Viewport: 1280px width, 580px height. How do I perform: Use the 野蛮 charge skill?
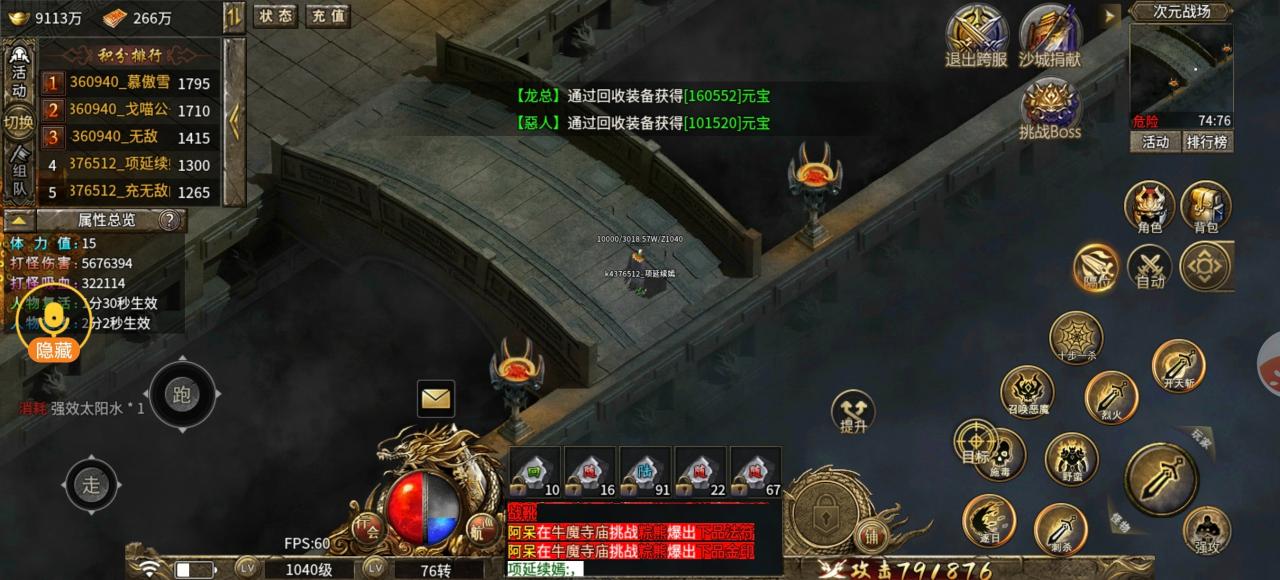(x=1071, y=458)
